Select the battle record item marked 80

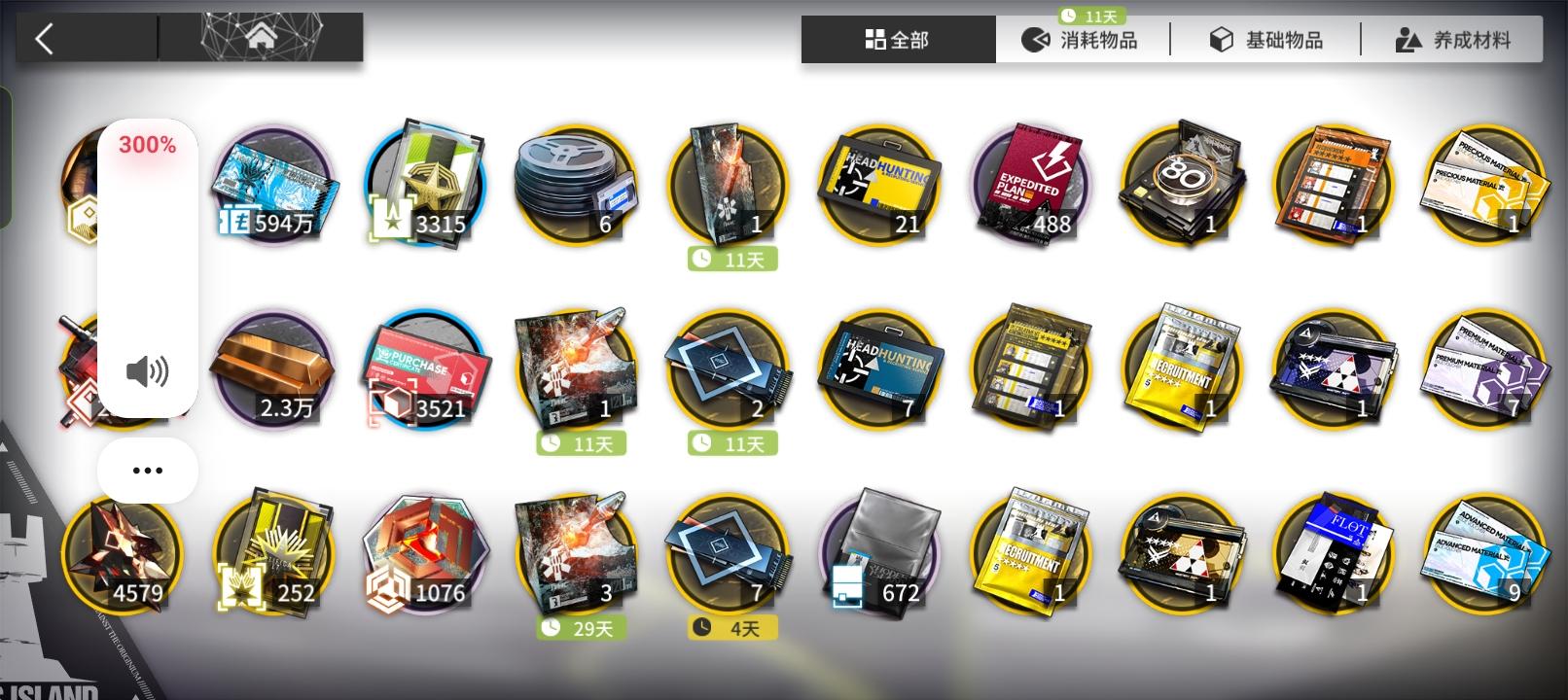pyautogui.click(x=1182, y=185)
